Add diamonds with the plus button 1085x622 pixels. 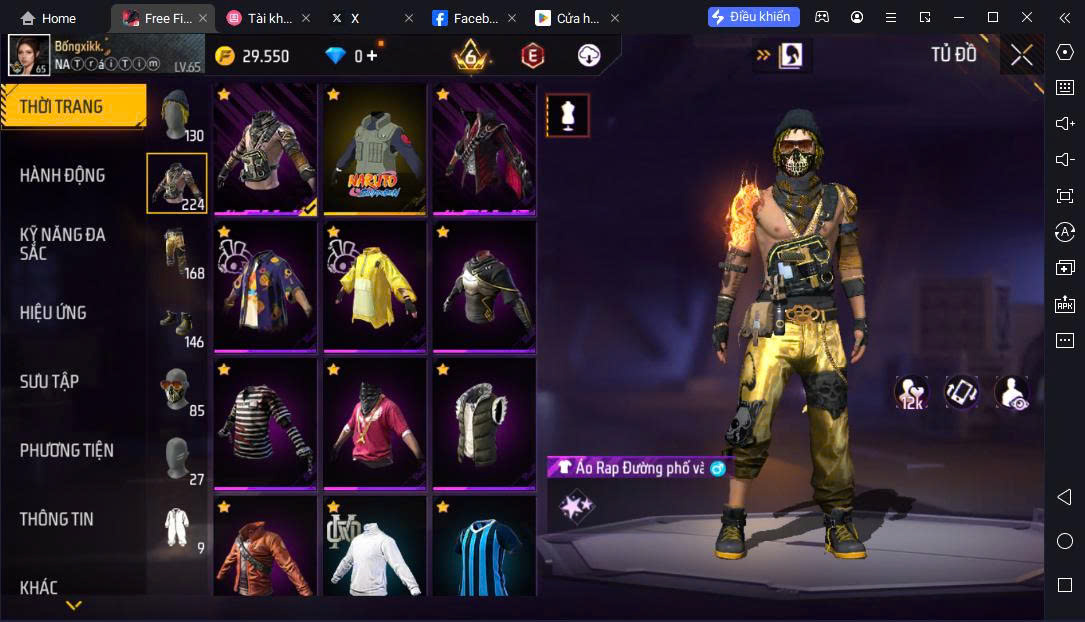[372, 56]
